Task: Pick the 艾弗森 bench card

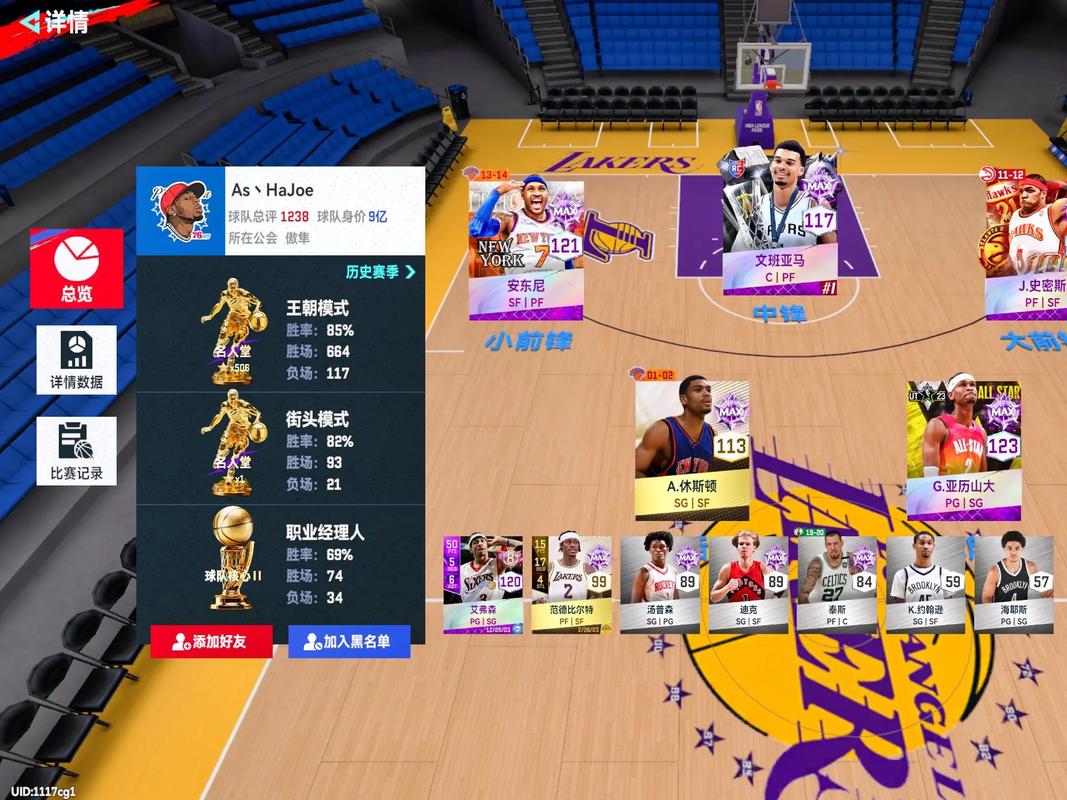Action: click(483, 584)
